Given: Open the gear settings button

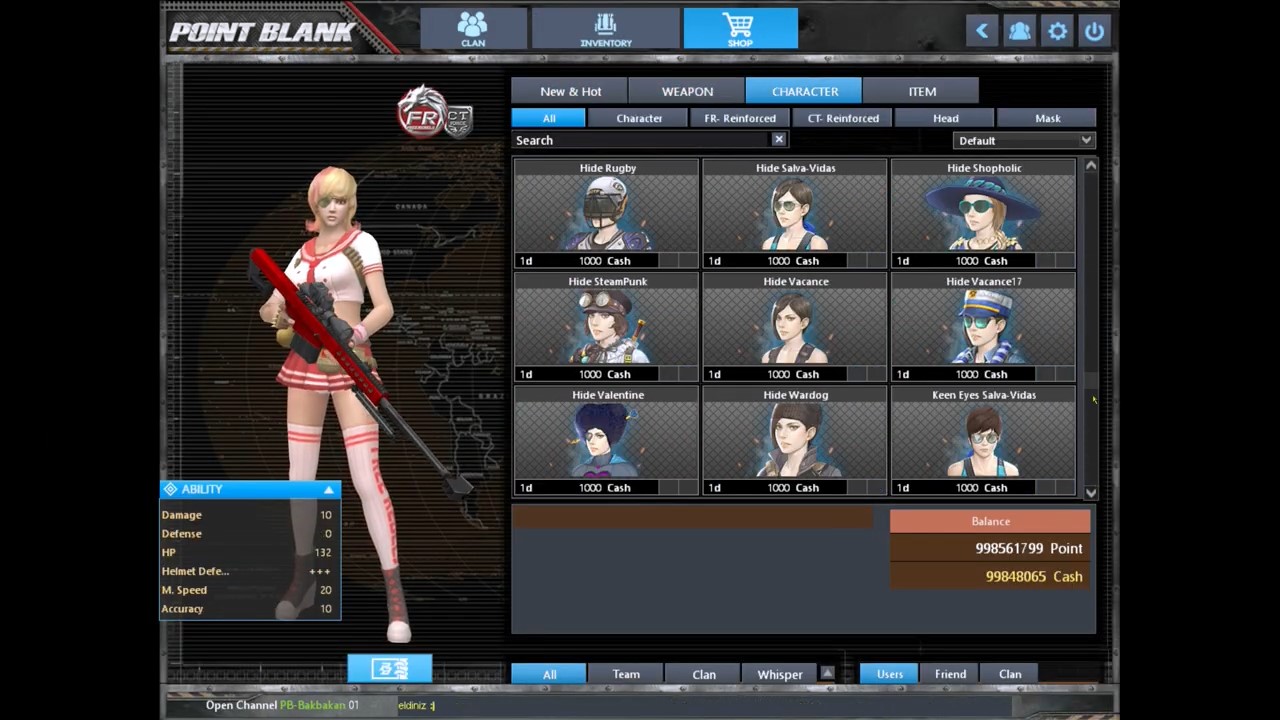Looking at the screenshot, I should tap(1057, 31).
